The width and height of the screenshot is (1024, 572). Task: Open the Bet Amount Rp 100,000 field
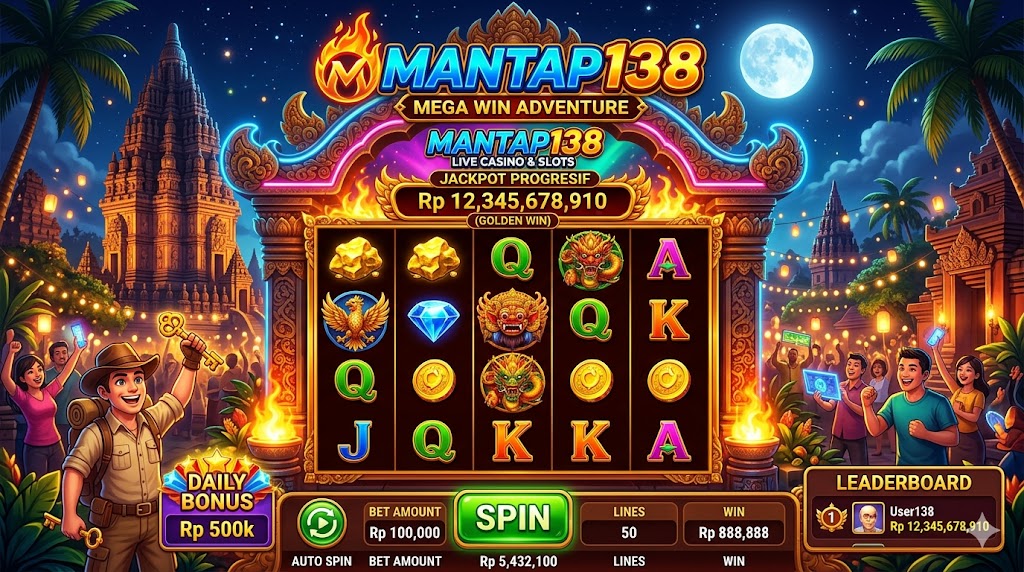tap(404, 524)
